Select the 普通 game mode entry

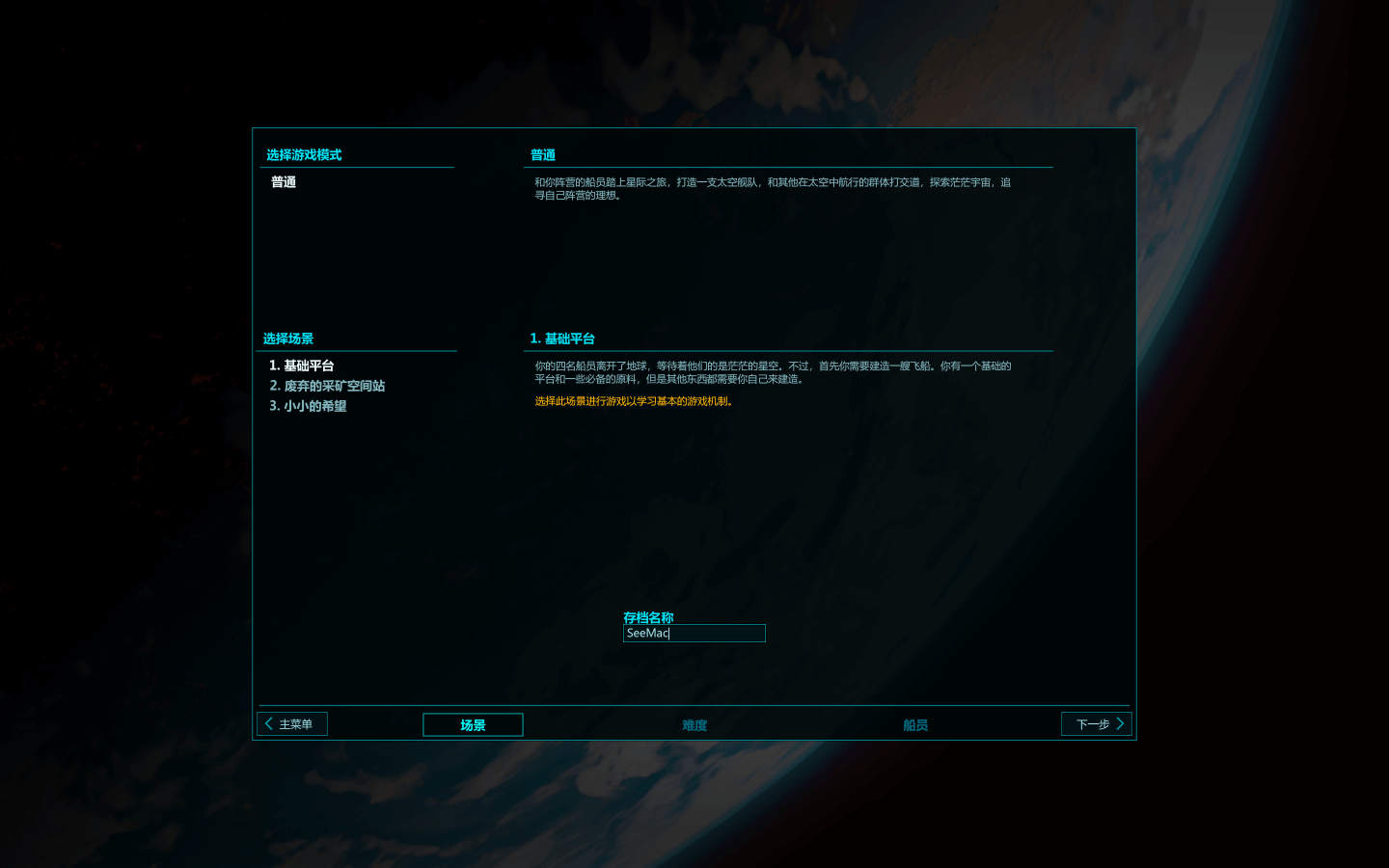tap(284, 181)
